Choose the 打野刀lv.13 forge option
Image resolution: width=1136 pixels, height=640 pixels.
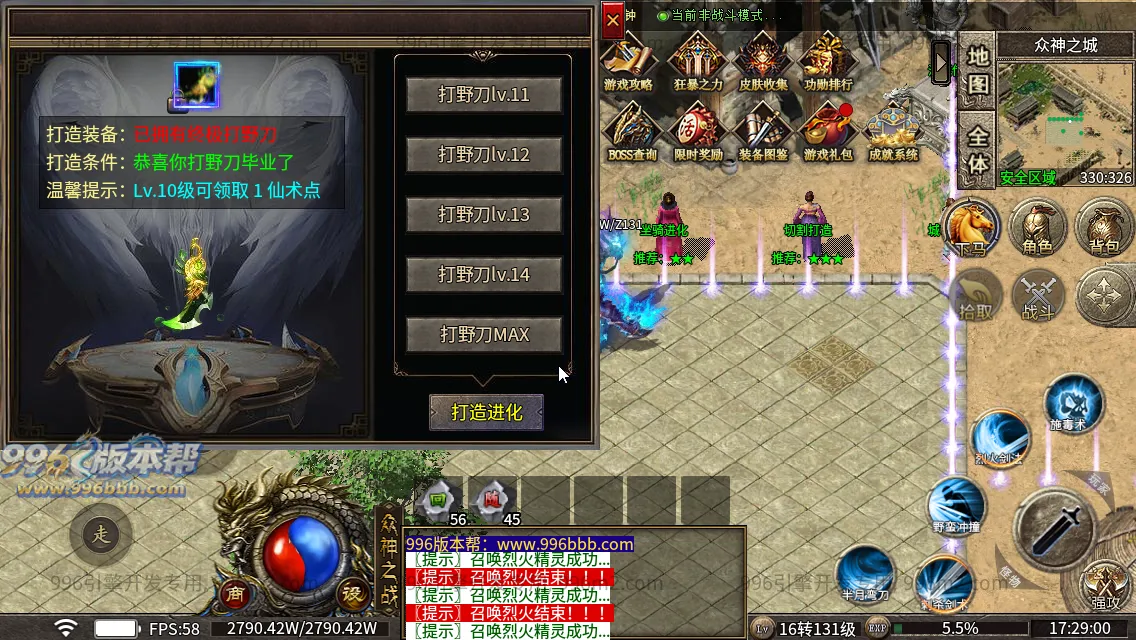pos(484,215)
